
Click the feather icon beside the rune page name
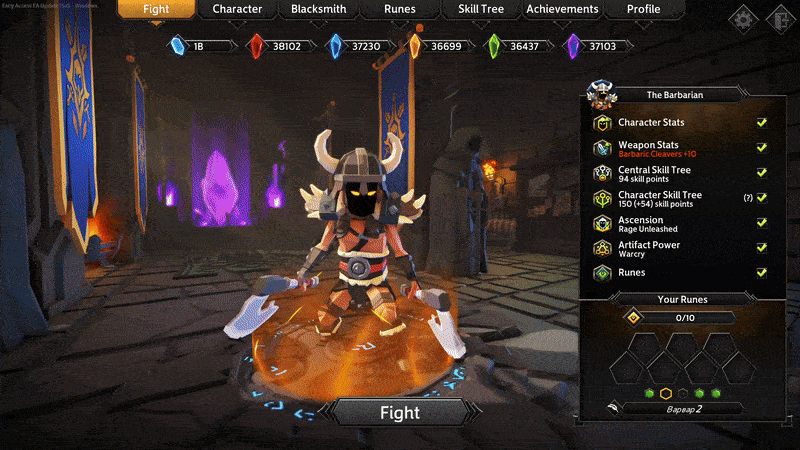[x=611, y=408]
